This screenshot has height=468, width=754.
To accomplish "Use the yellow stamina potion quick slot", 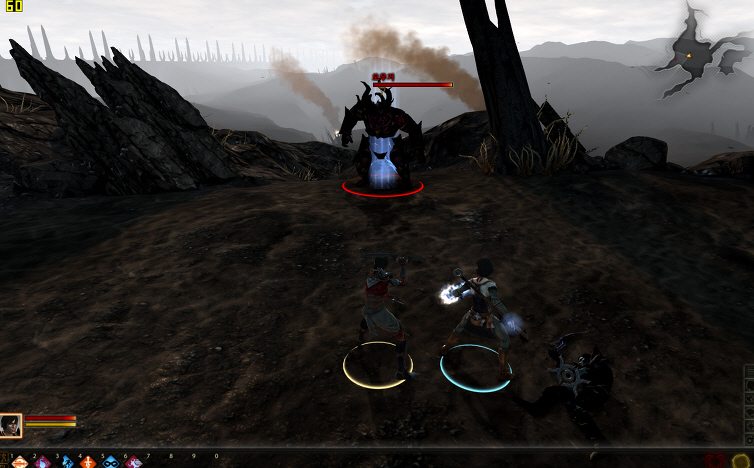I will [x=740, y=461].
